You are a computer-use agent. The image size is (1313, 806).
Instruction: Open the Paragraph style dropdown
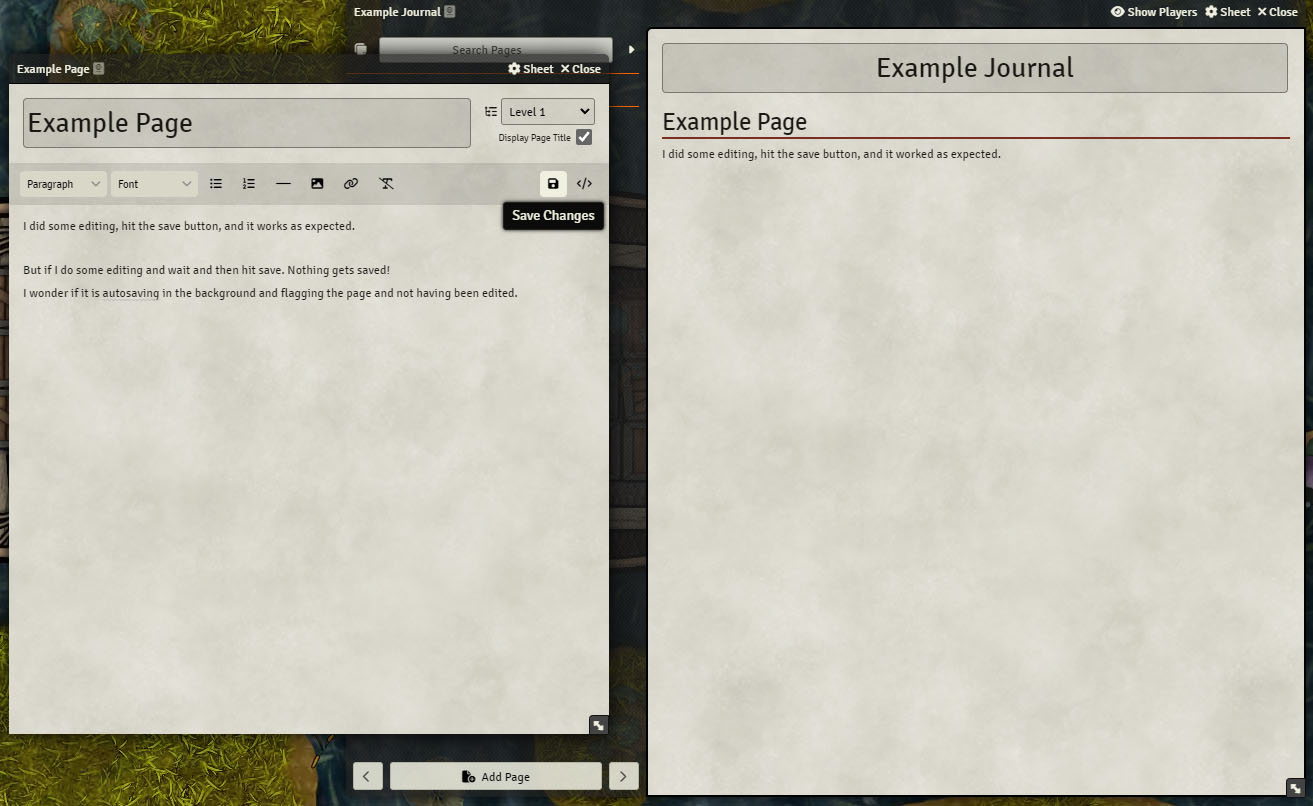63,183
